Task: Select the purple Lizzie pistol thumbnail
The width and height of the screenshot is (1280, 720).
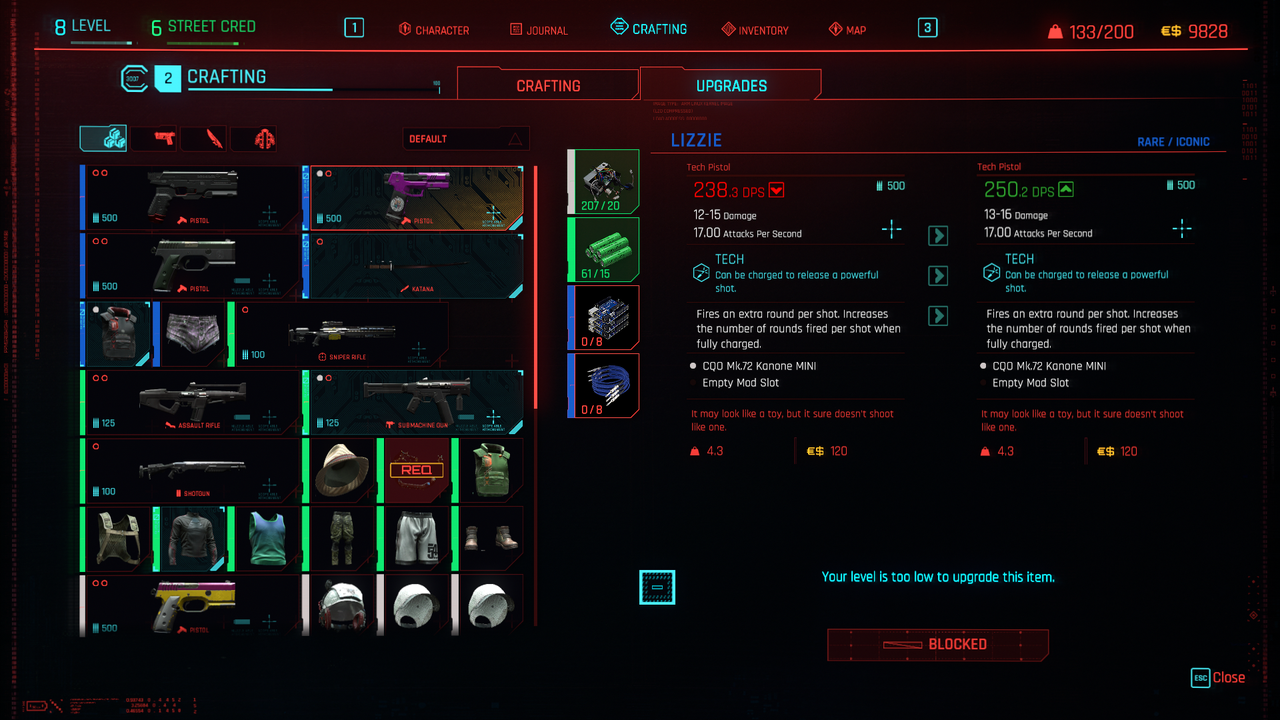Action: click(416, 199)
